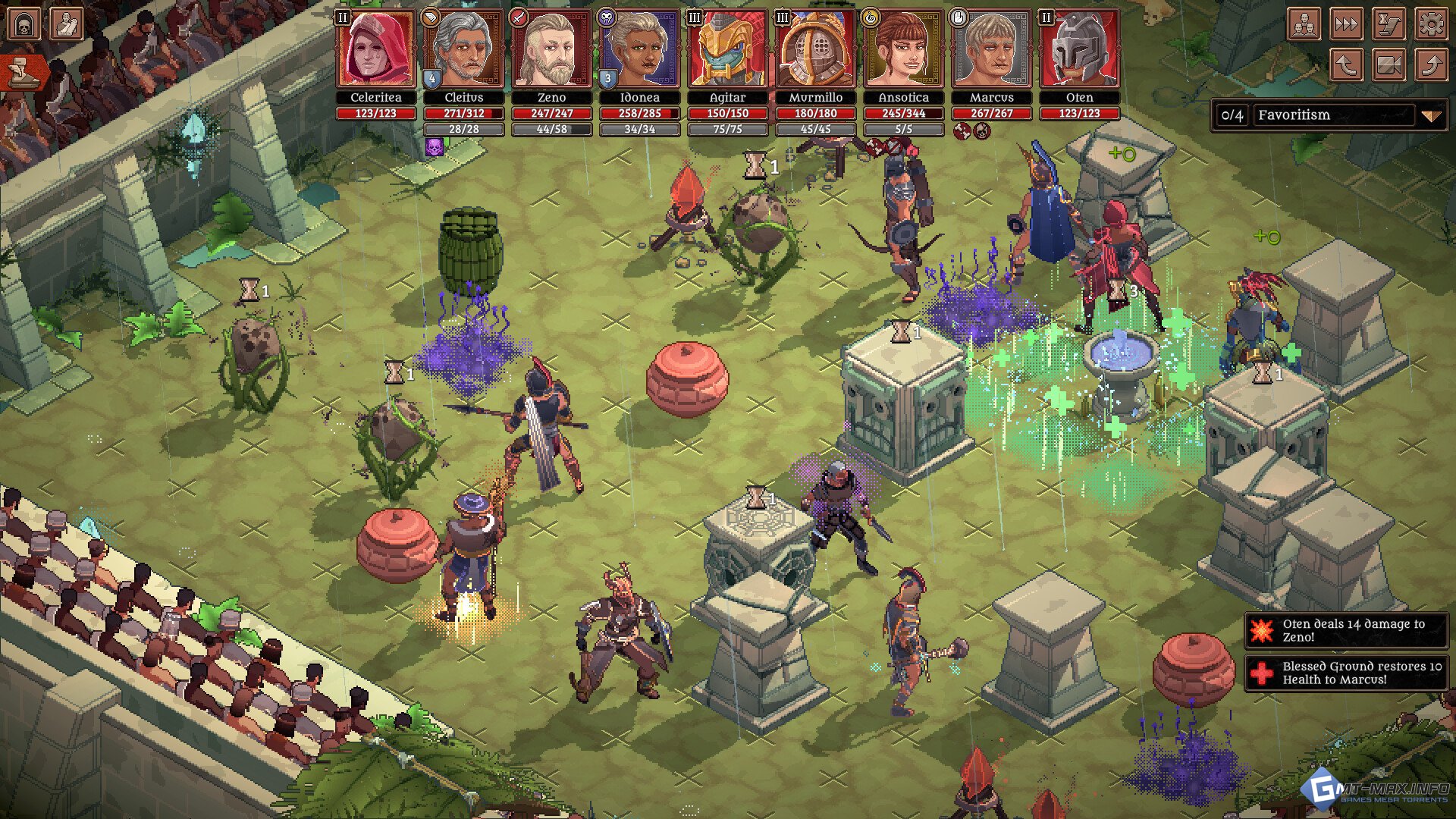Select Agitar's helmeted portrait
This screenshot has width=1456, height=819.
(x=728, y=50)
